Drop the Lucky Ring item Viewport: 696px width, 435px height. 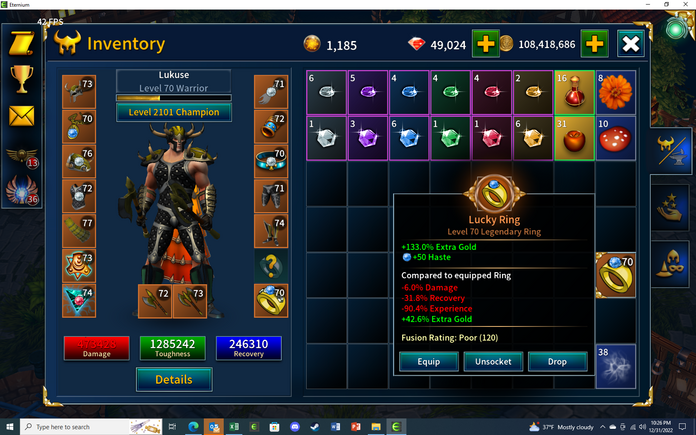[x=558, y=361]
